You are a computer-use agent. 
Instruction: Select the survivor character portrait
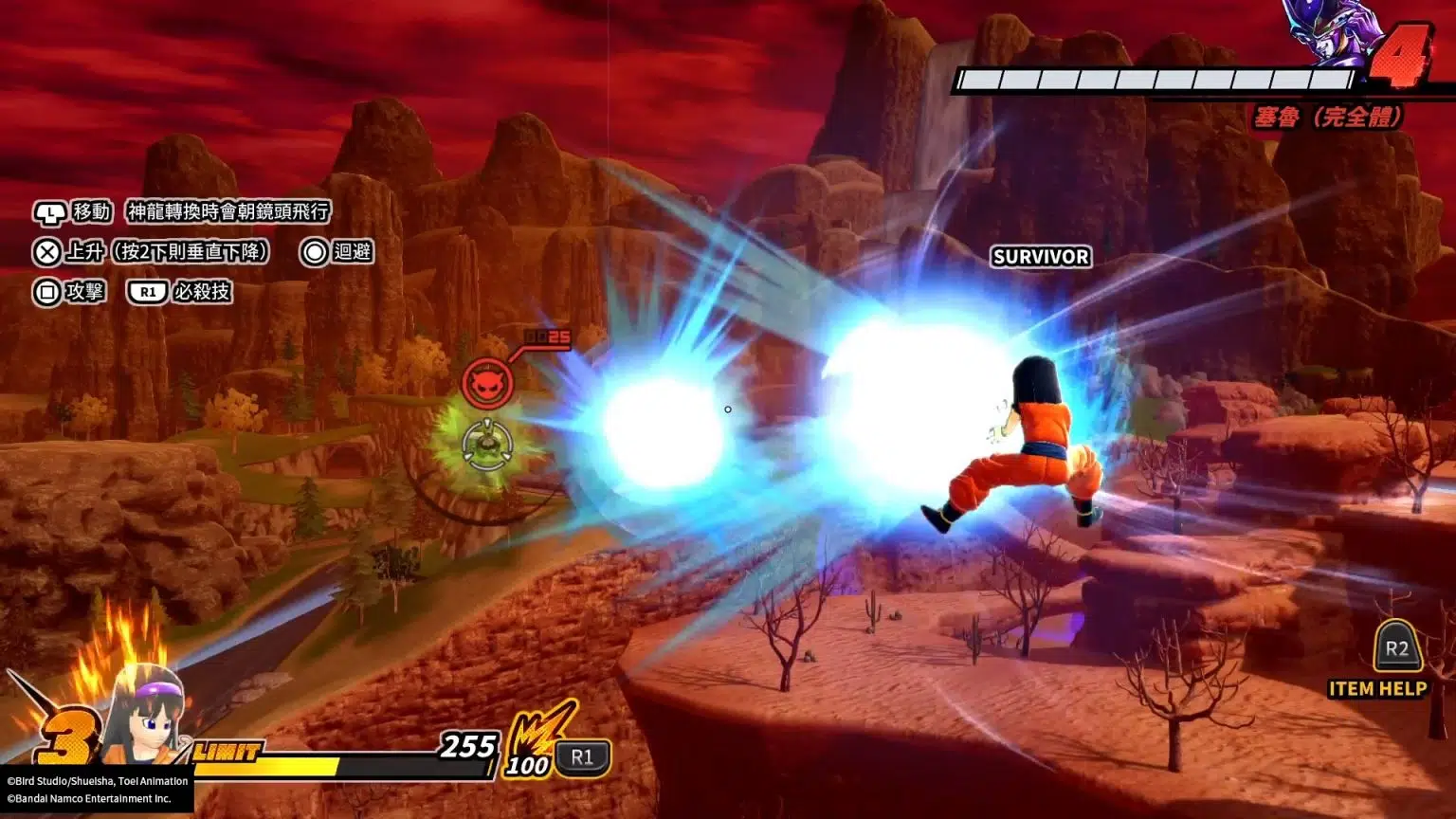144,716
